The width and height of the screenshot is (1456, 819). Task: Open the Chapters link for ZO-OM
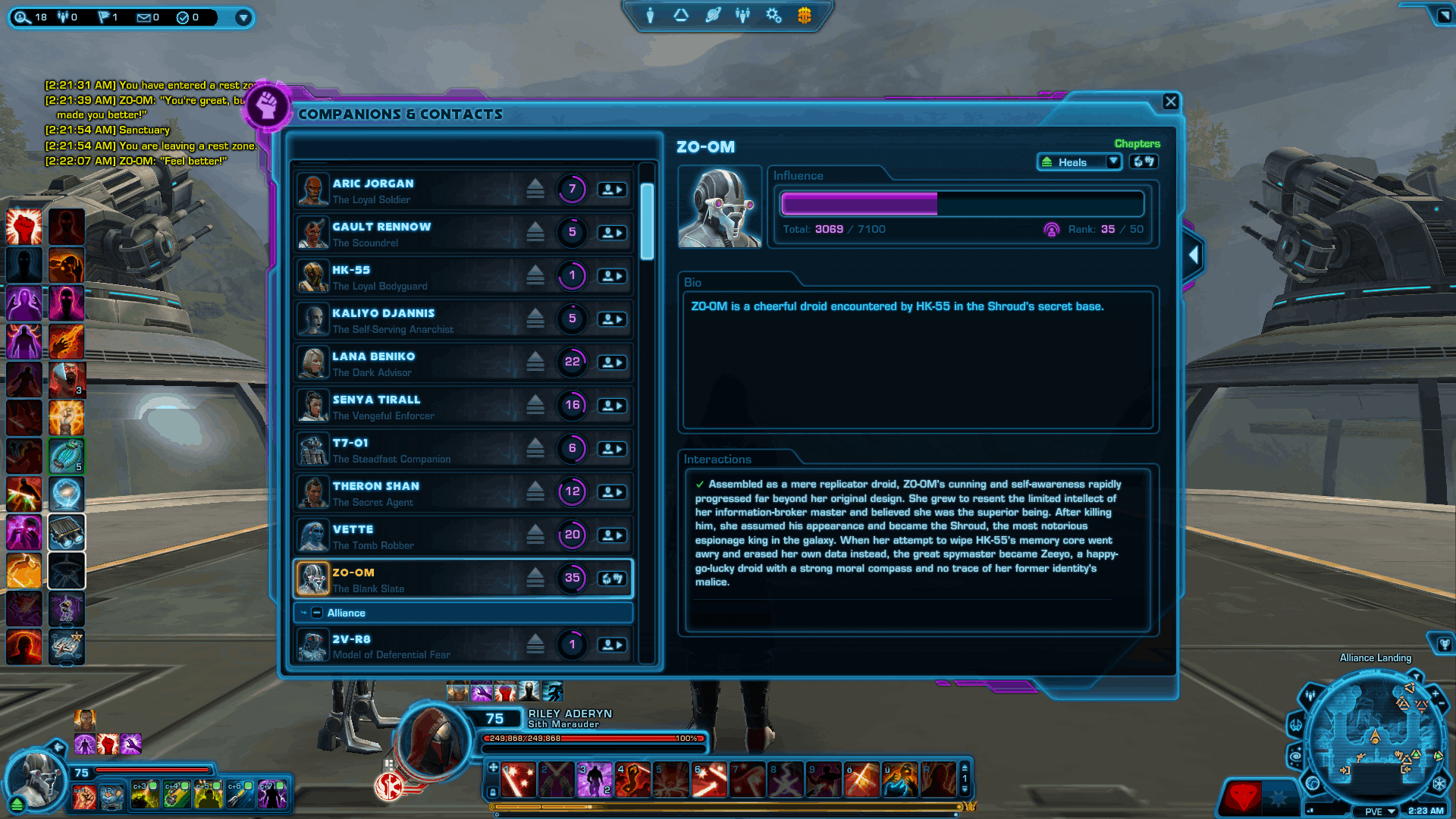coord(1136,143)
